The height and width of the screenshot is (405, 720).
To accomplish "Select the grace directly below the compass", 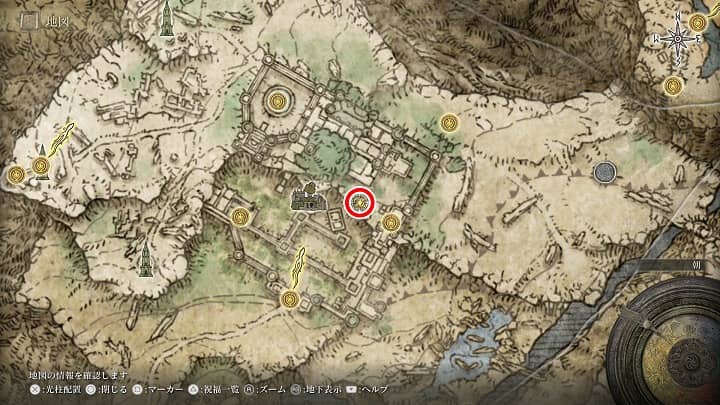I will tap(673, 87).
